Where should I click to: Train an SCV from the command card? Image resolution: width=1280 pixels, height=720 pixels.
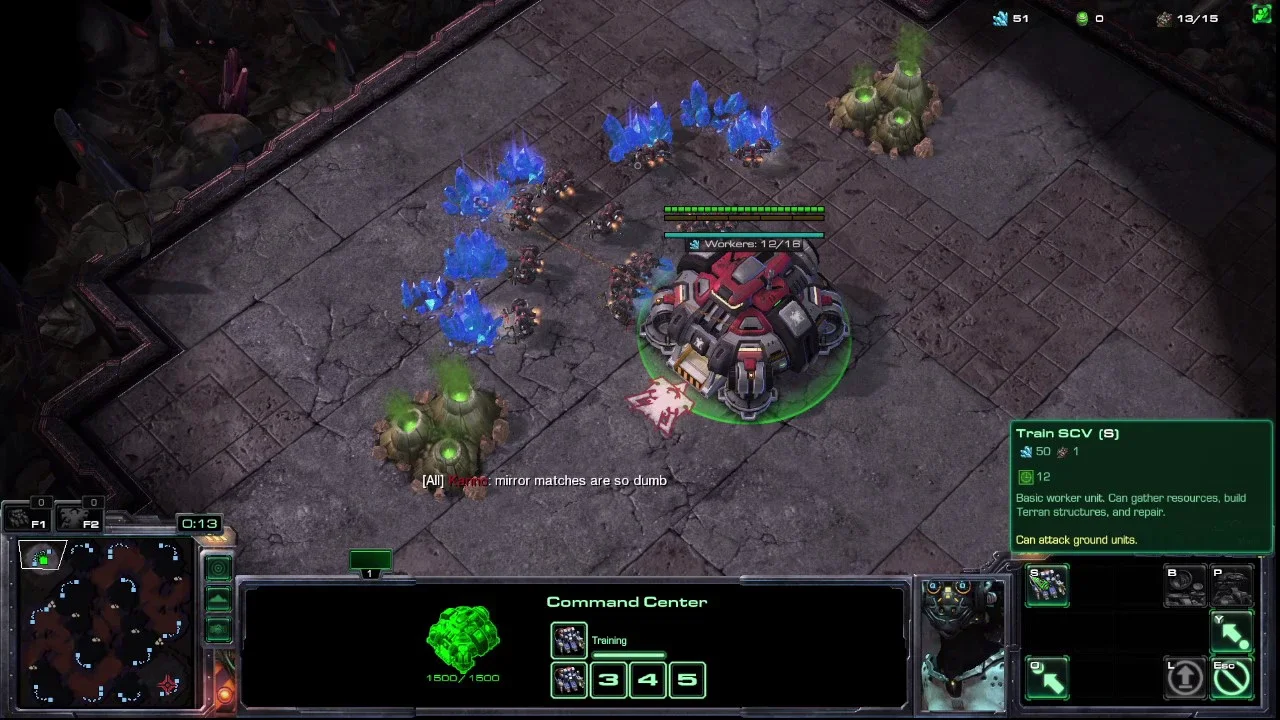pyautogui.click(x=1047, y=585)
